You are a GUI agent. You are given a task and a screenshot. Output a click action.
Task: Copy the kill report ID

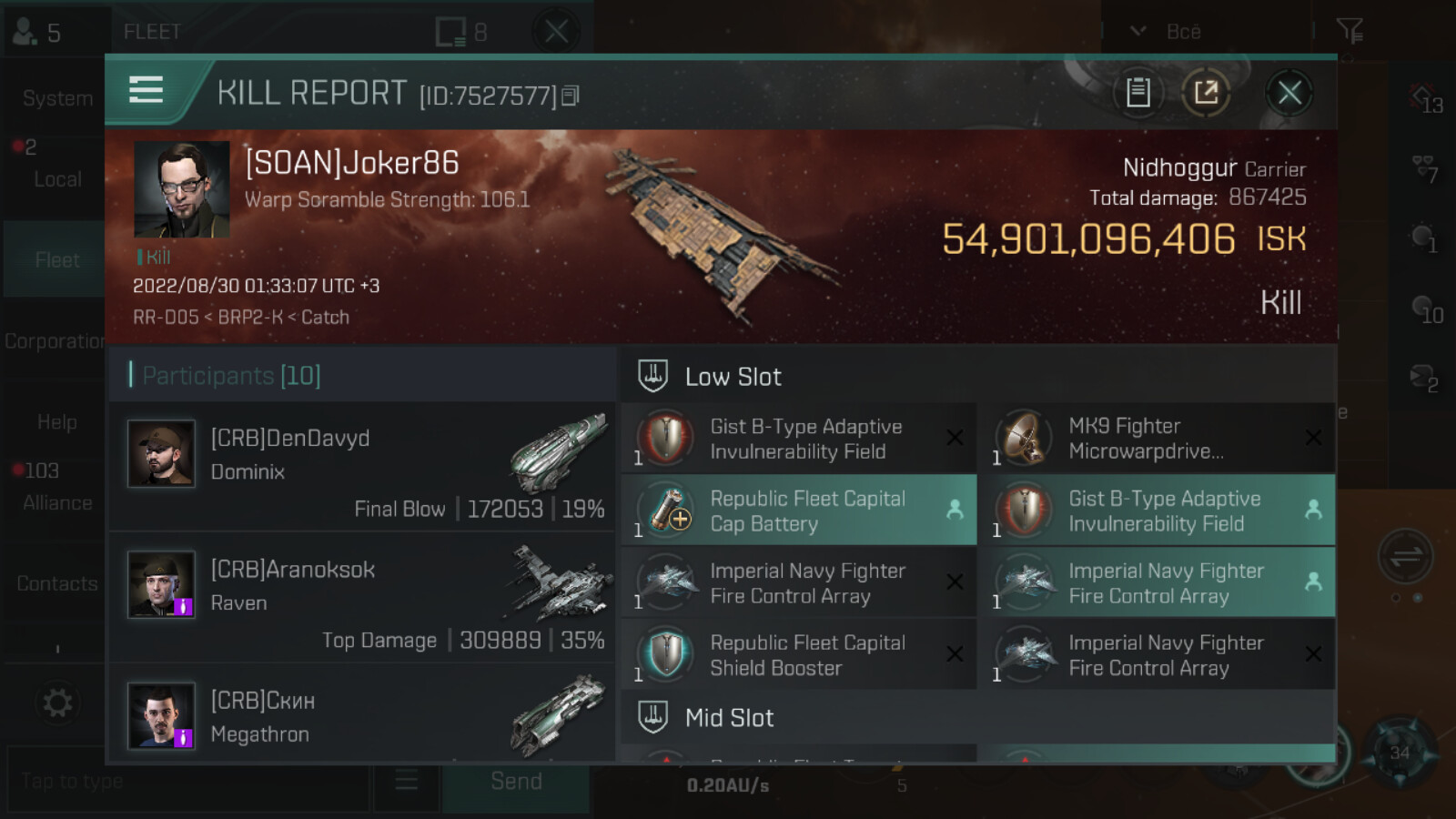click(x=571, y=96)
